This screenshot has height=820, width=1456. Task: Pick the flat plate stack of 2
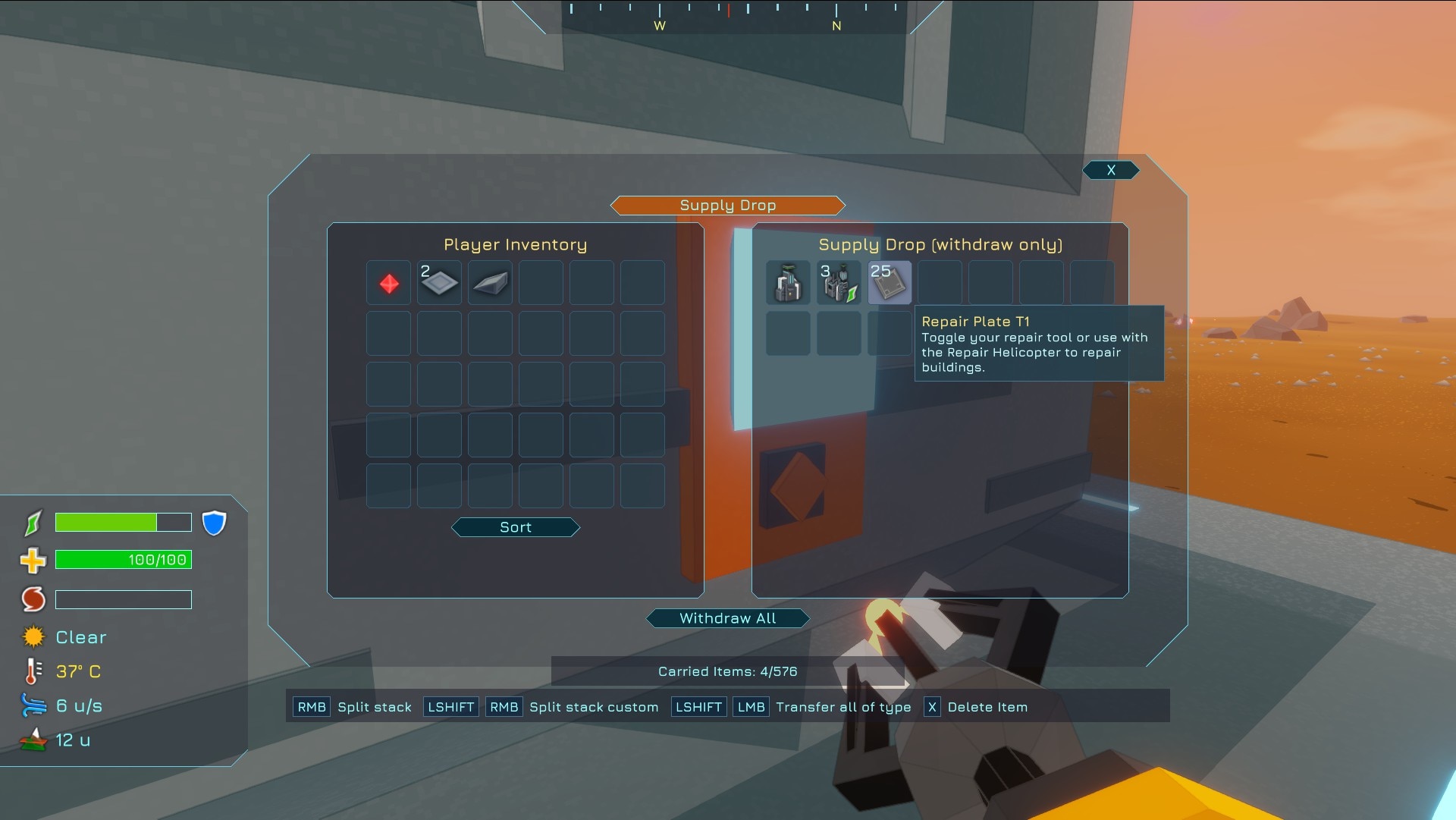point(440,283)
